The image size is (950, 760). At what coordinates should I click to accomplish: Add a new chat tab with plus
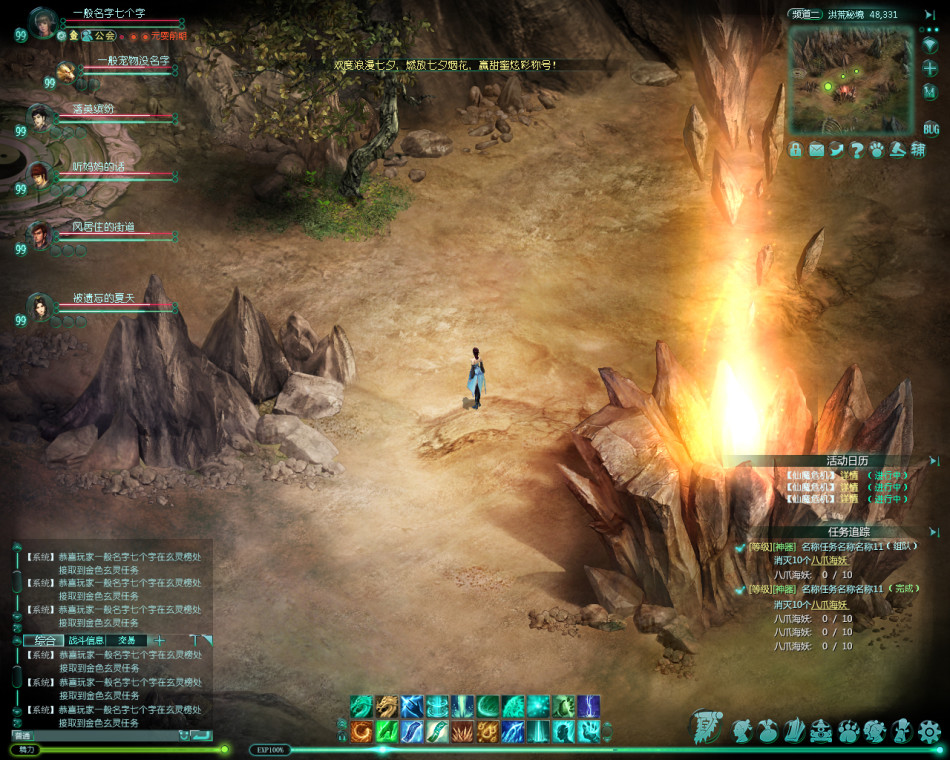point(159,640)
